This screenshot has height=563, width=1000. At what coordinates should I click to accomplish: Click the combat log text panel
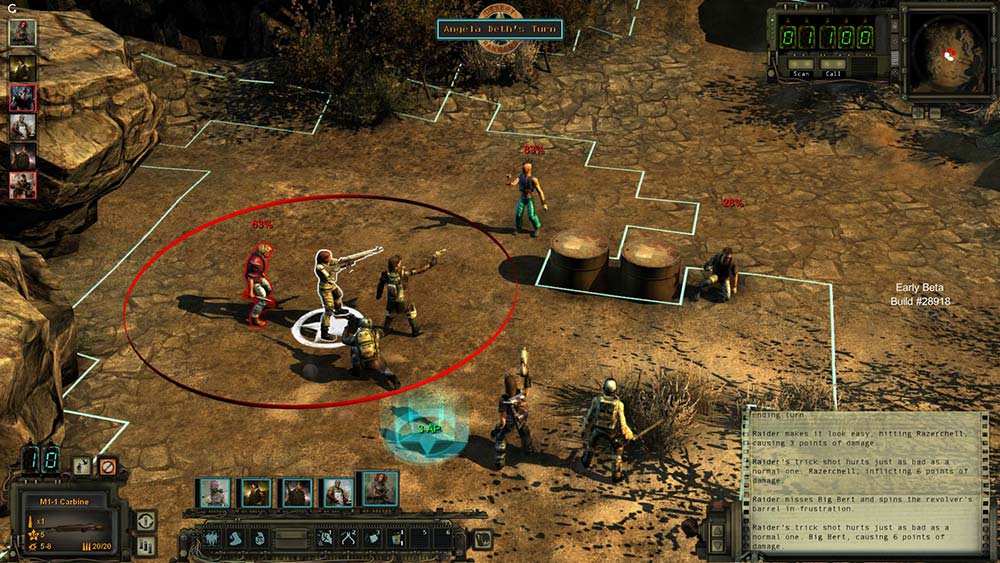pos(863,482)
